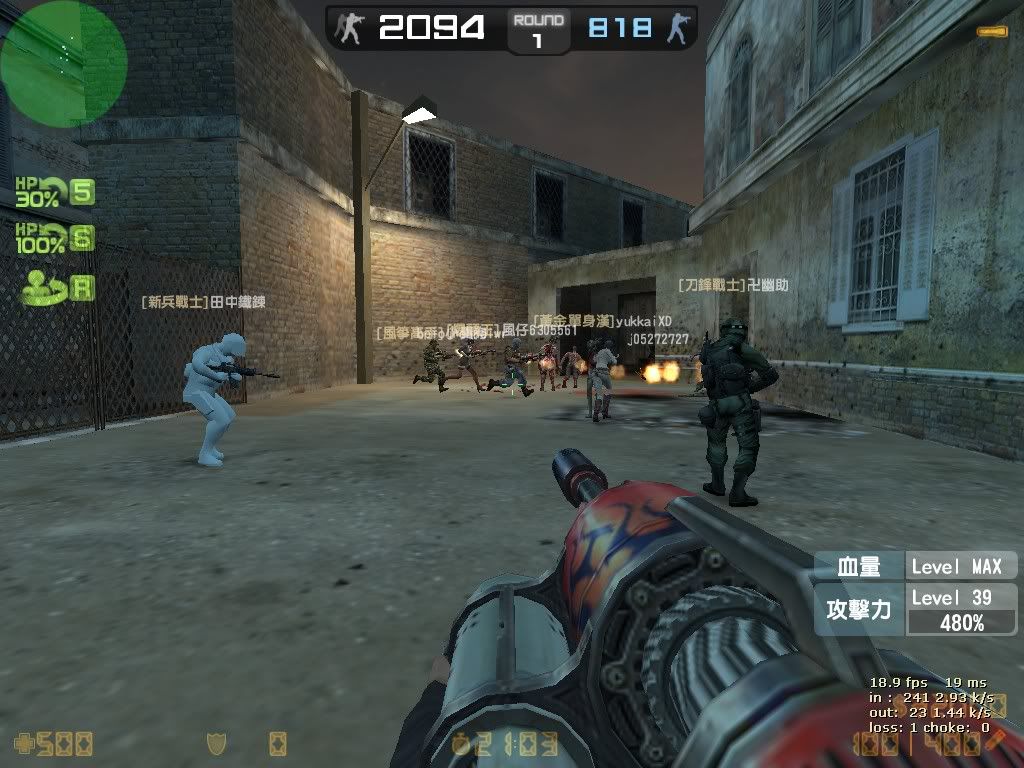
Task: Click the orange bullet icon
Action: pyautogui.click(x=992, y=32)
